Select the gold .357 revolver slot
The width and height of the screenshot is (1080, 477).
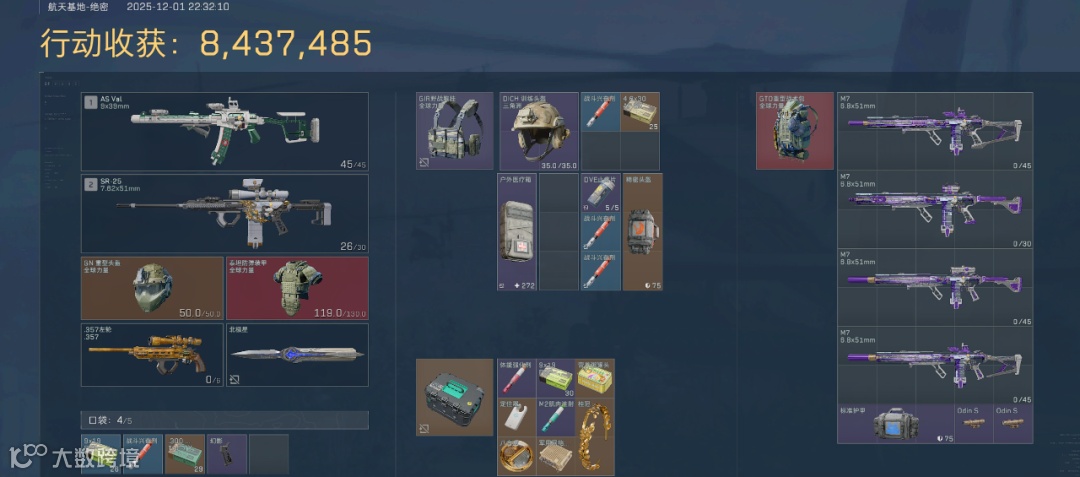(x=152, y=354)
